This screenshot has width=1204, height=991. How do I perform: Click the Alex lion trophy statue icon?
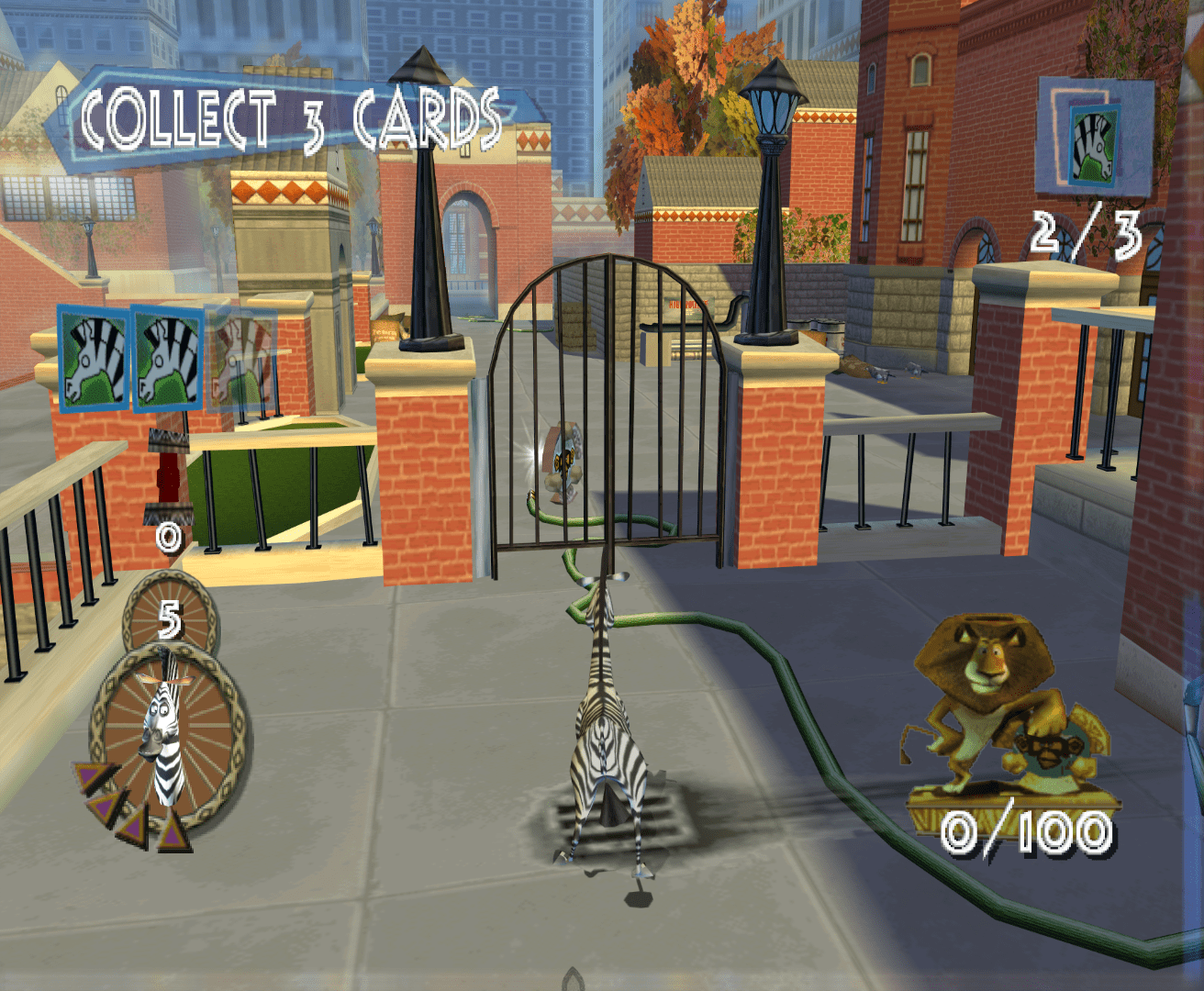tap(987, 707)
